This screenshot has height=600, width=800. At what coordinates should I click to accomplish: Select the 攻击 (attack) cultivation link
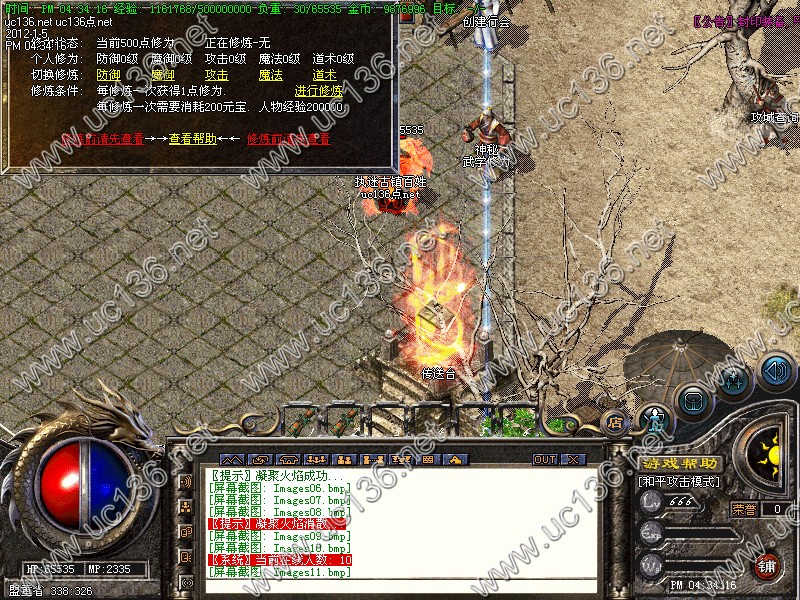point(216,75)
